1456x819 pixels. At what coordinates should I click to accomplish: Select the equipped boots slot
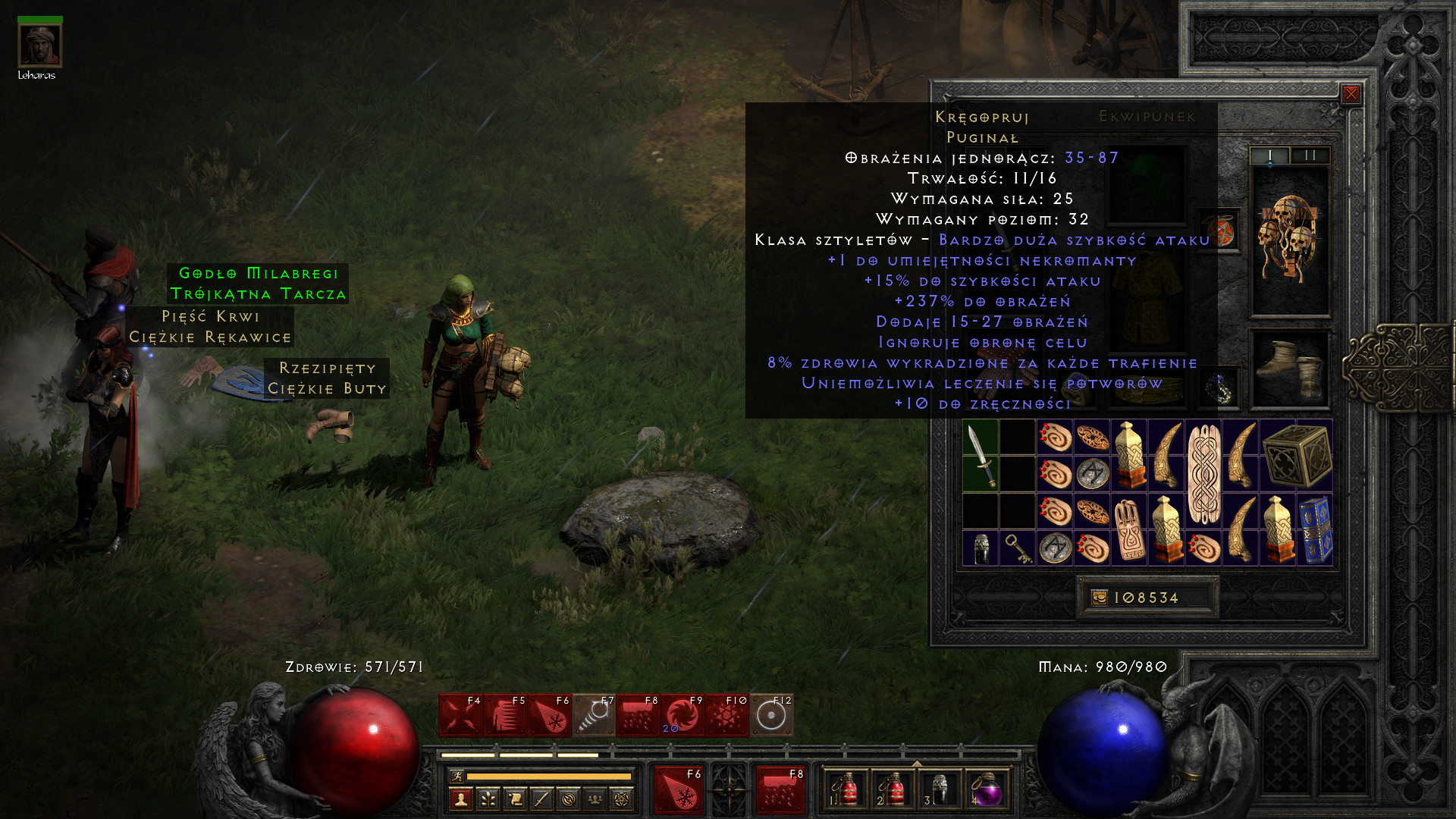coord(1289,369)
